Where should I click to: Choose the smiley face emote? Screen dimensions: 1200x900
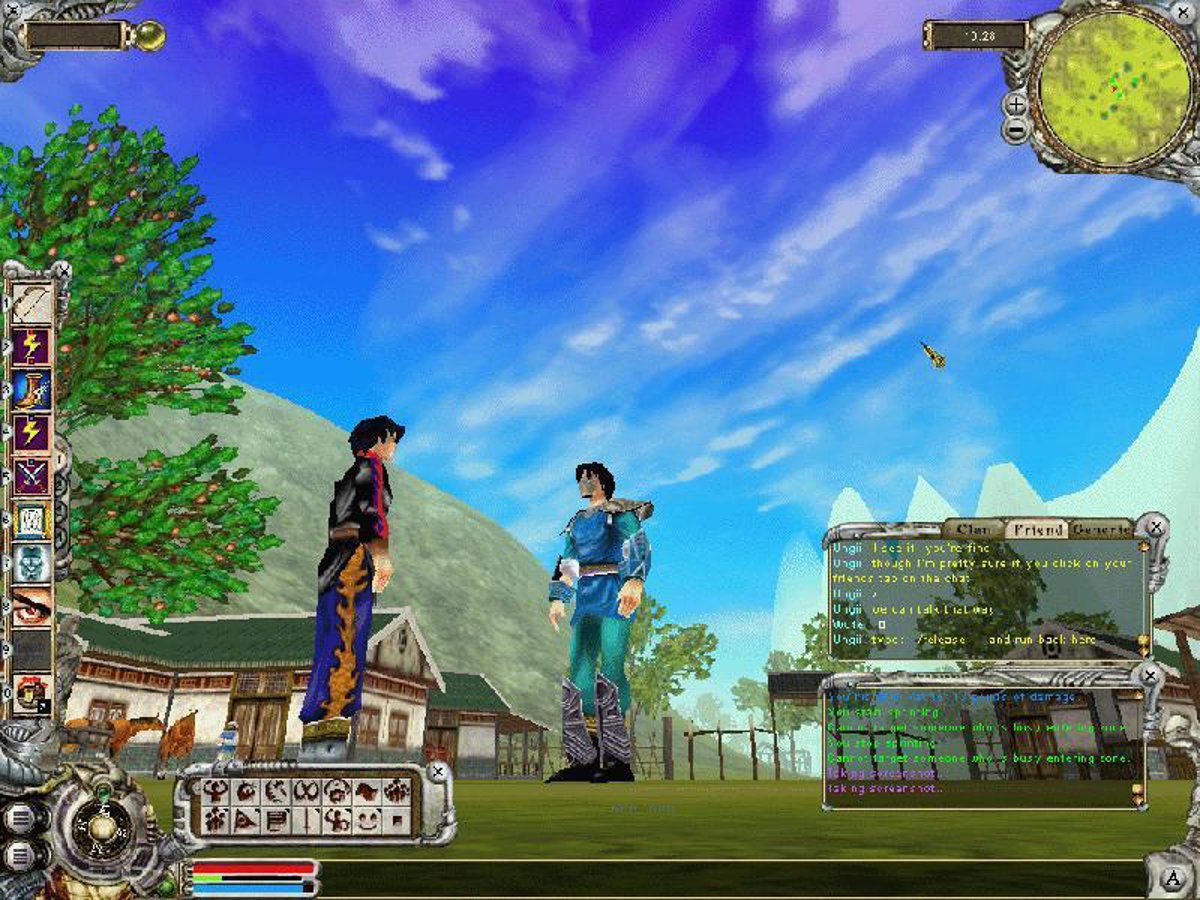pyautogui.click(x=368, y=820)
